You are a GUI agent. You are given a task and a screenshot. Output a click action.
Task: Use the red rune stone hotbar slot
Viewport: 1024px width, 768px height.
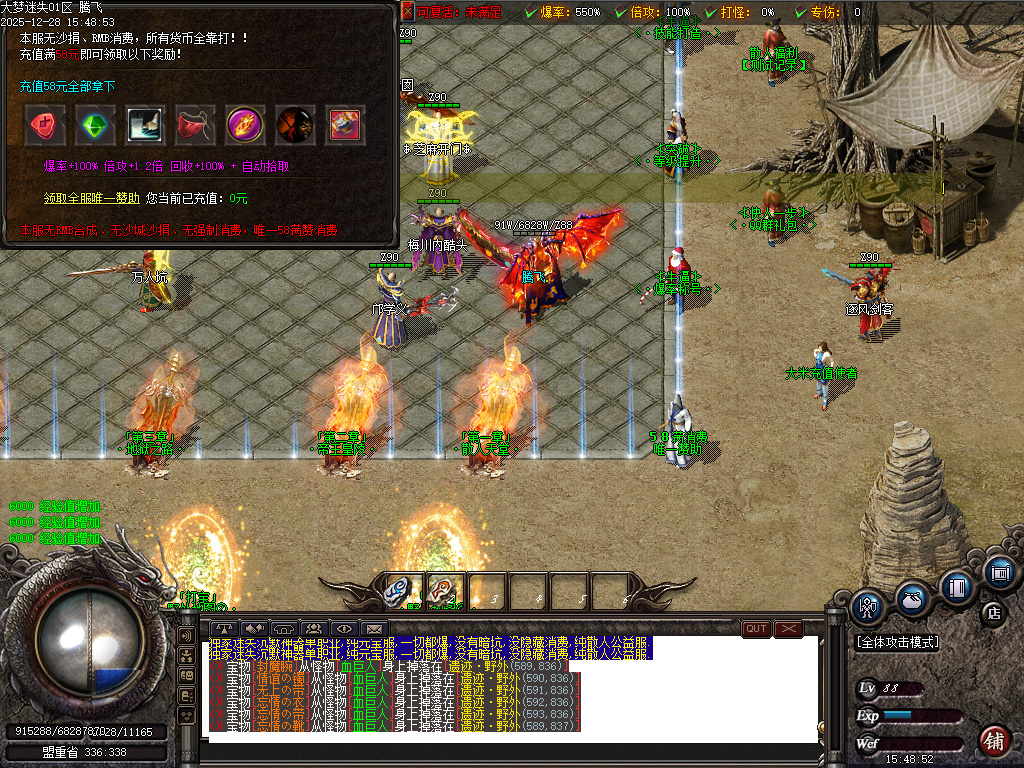(x=444, y=591)
